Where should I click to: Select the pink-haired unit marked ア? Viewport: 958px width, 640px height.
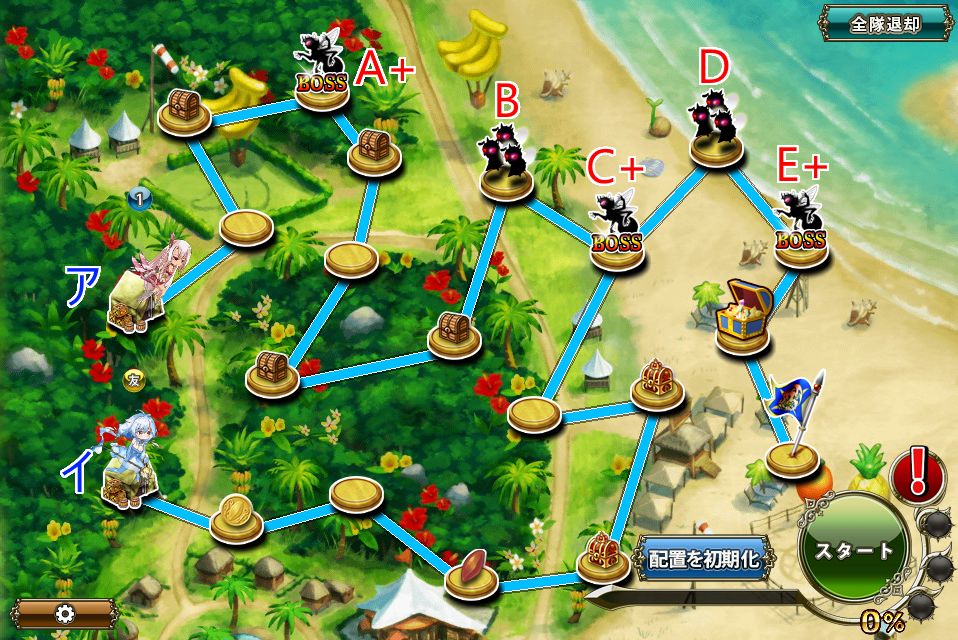(147, 290)
